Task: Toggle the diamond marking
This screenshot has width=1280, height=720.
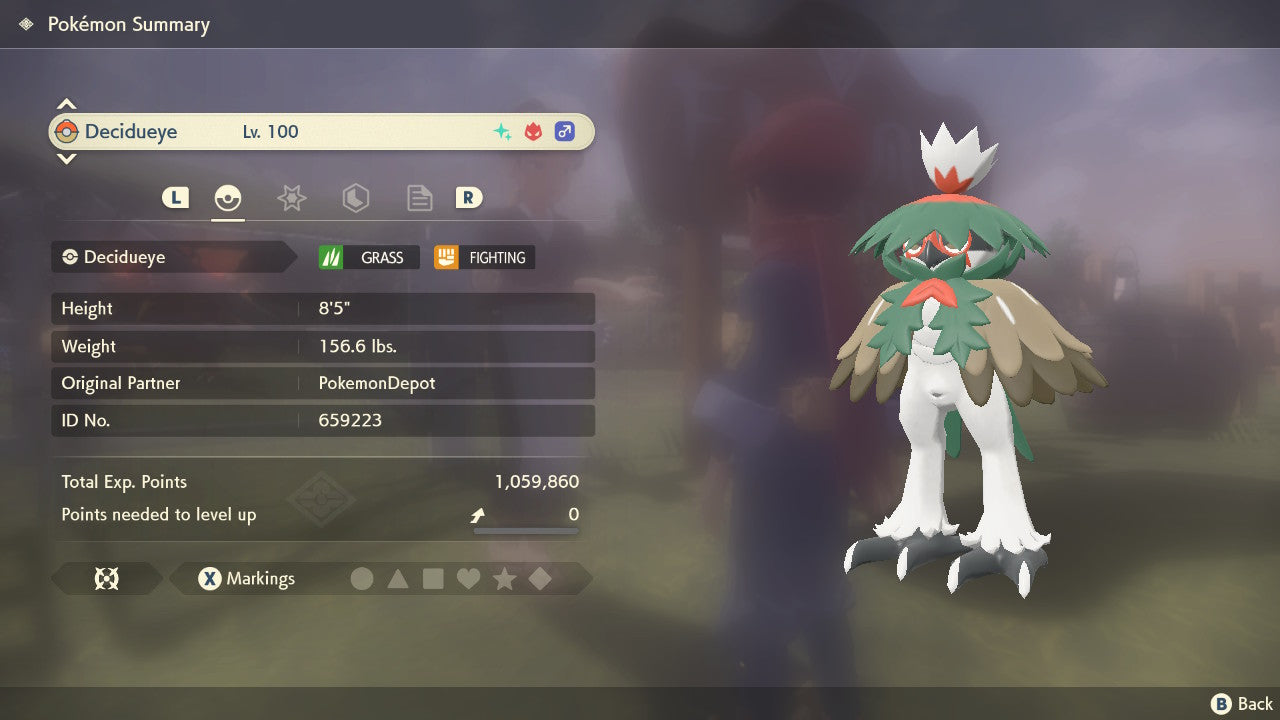Action: click(x=540, y=578)
